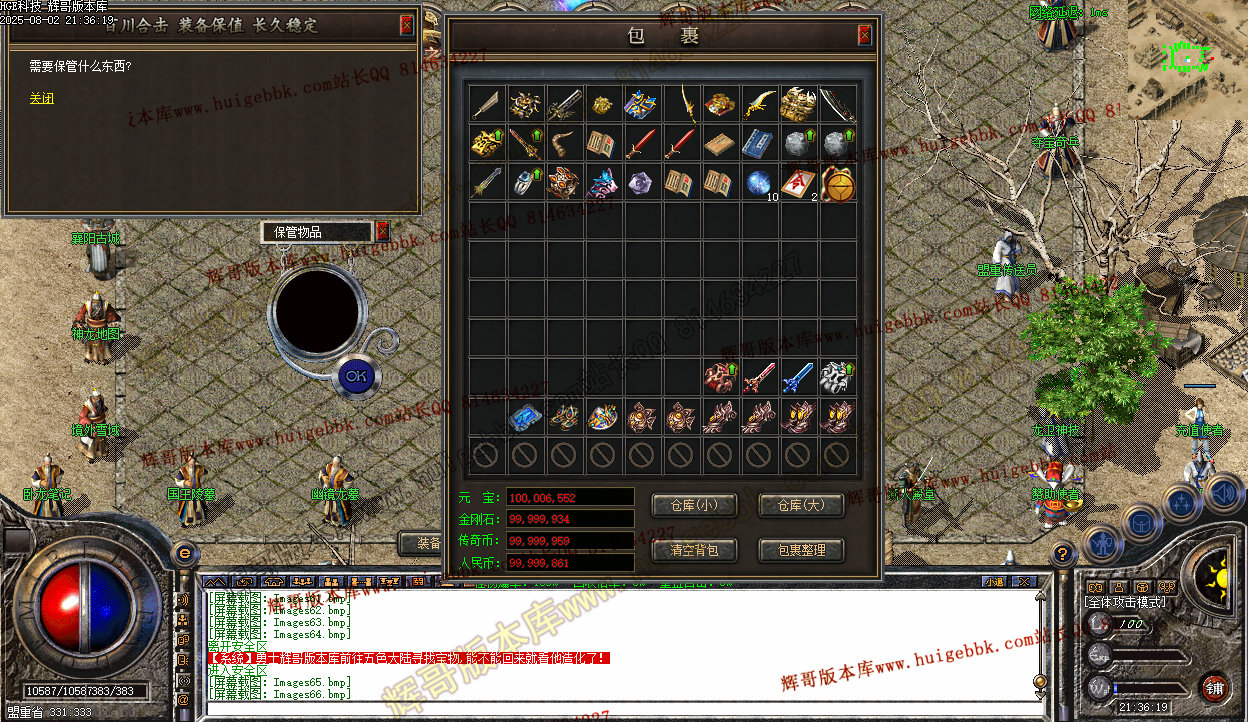Select the blue-bladed sword item
1248x722 pixels.
798,377
